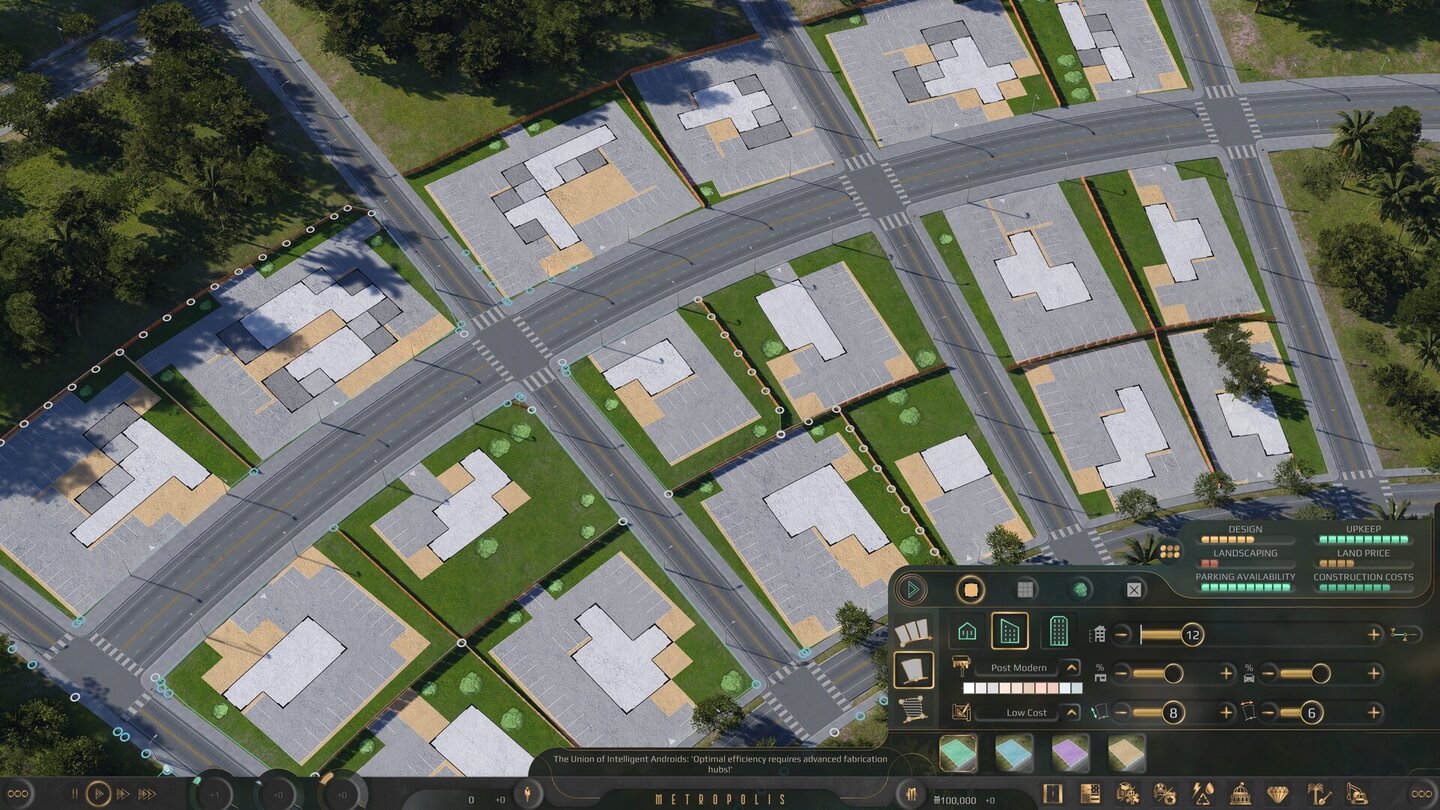
Task: Select the mid-rise building type
Action: pos(1011,631)
